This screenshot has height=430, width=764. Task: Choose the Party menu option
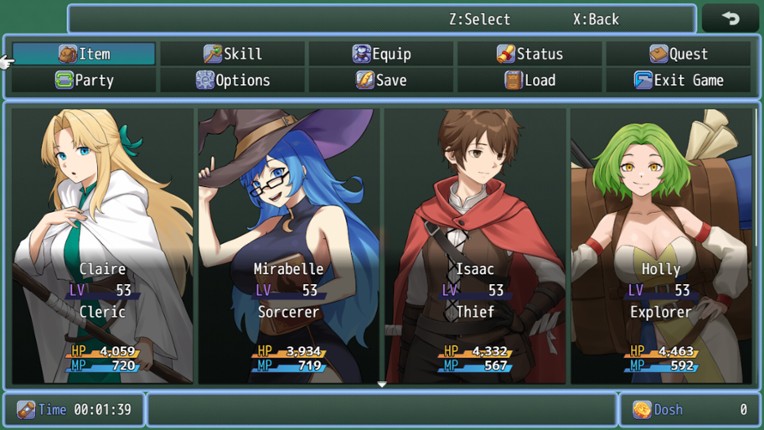(84, 80)
